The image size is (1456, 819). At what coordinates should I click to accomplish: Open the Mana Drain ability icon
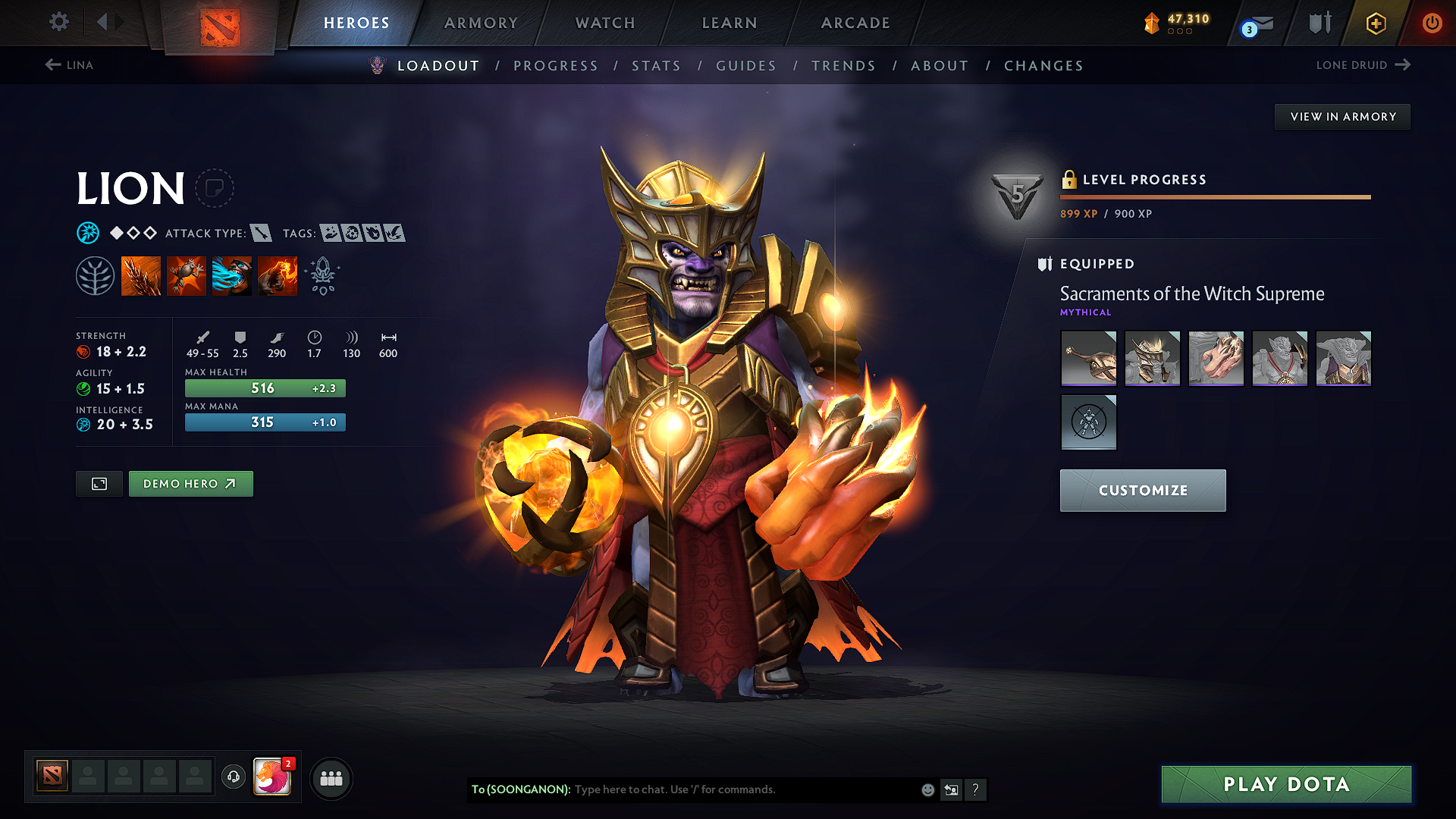[x=231, y=275]
